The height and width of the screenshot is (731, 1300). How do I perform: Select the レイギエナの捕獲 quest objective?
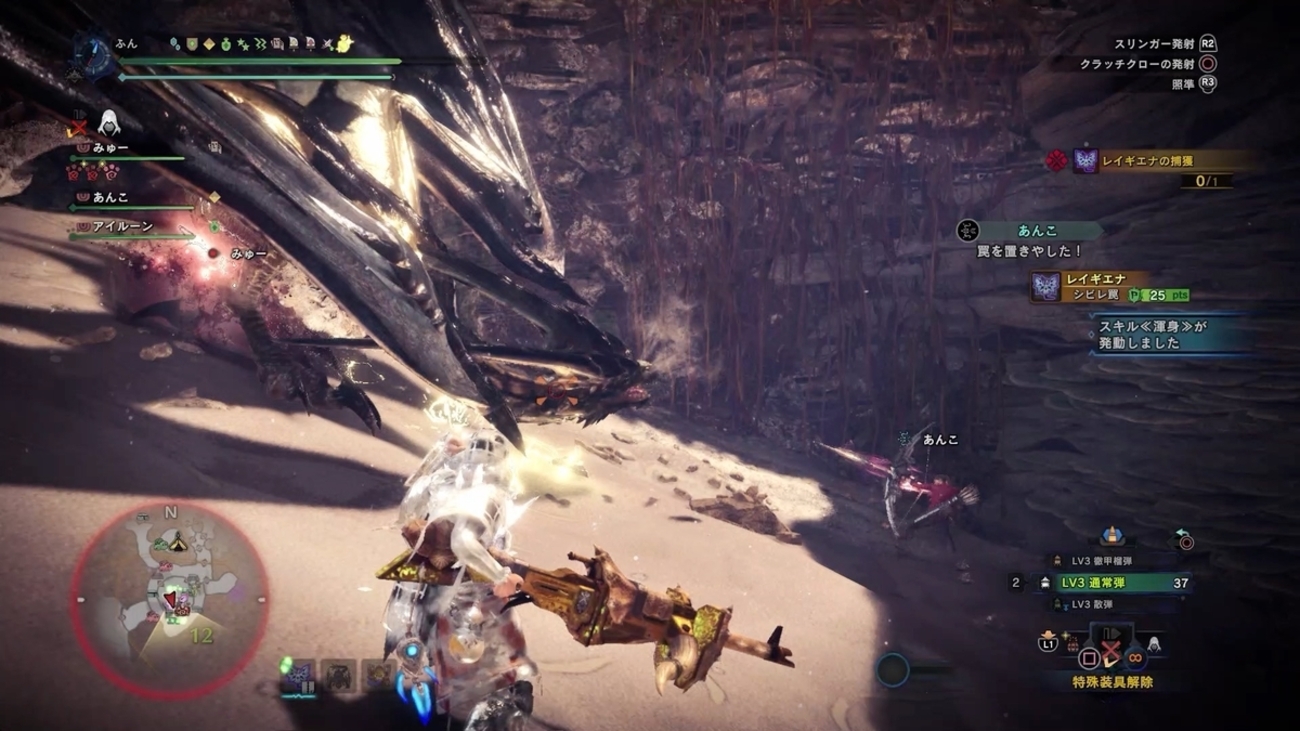pyautogui.click(x=1147, y=160)
